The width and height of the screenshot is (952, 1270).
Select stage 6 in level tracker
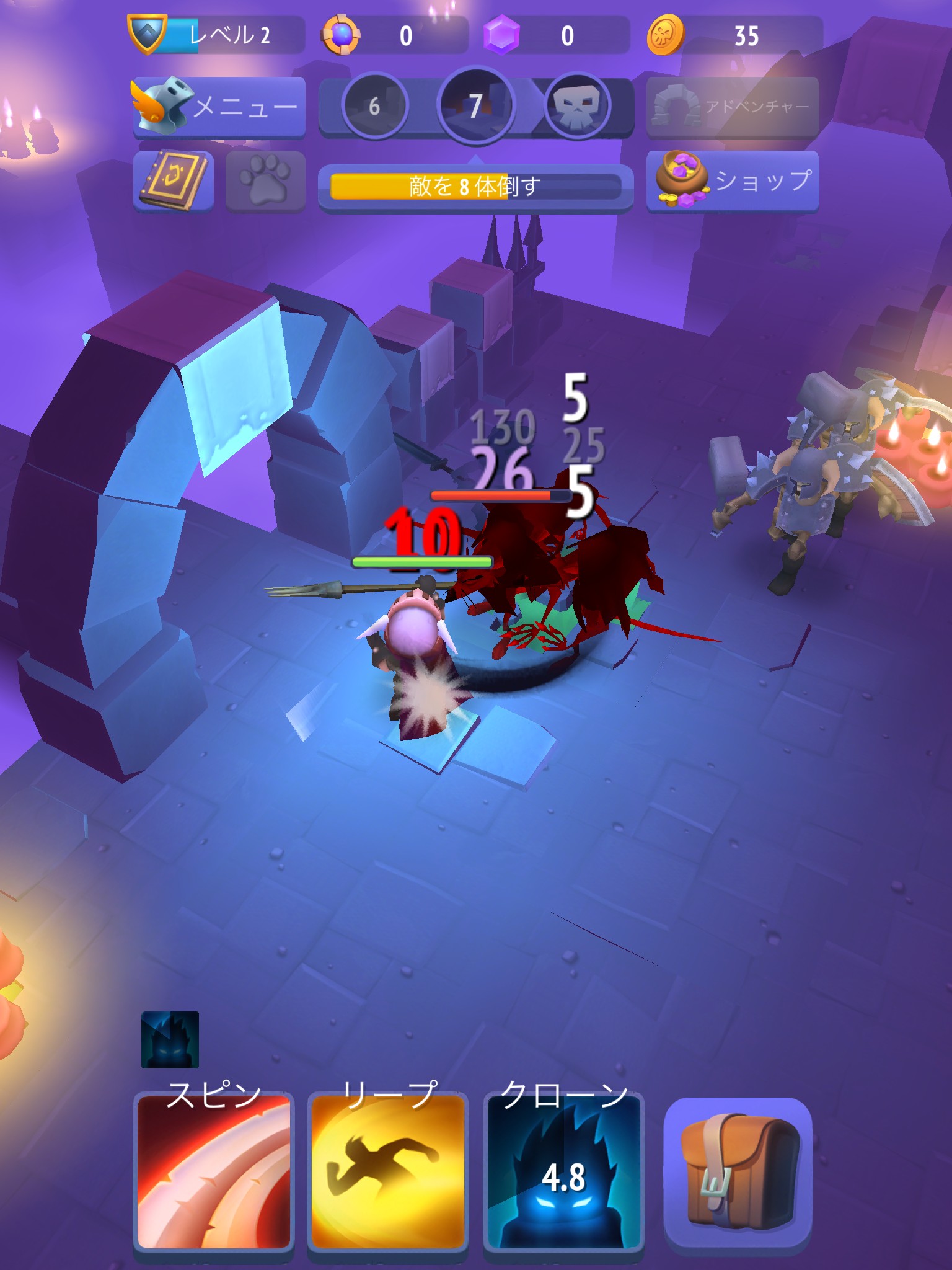tap(374, 107)
